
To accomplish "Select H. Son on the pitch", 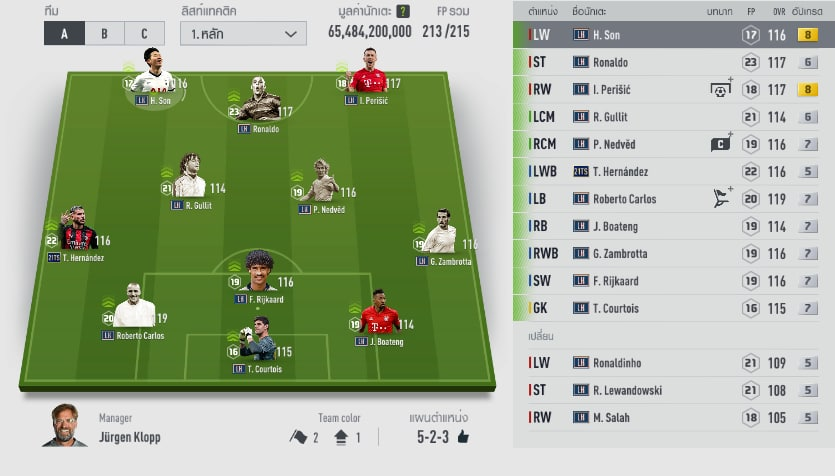I will coord(153,76).
